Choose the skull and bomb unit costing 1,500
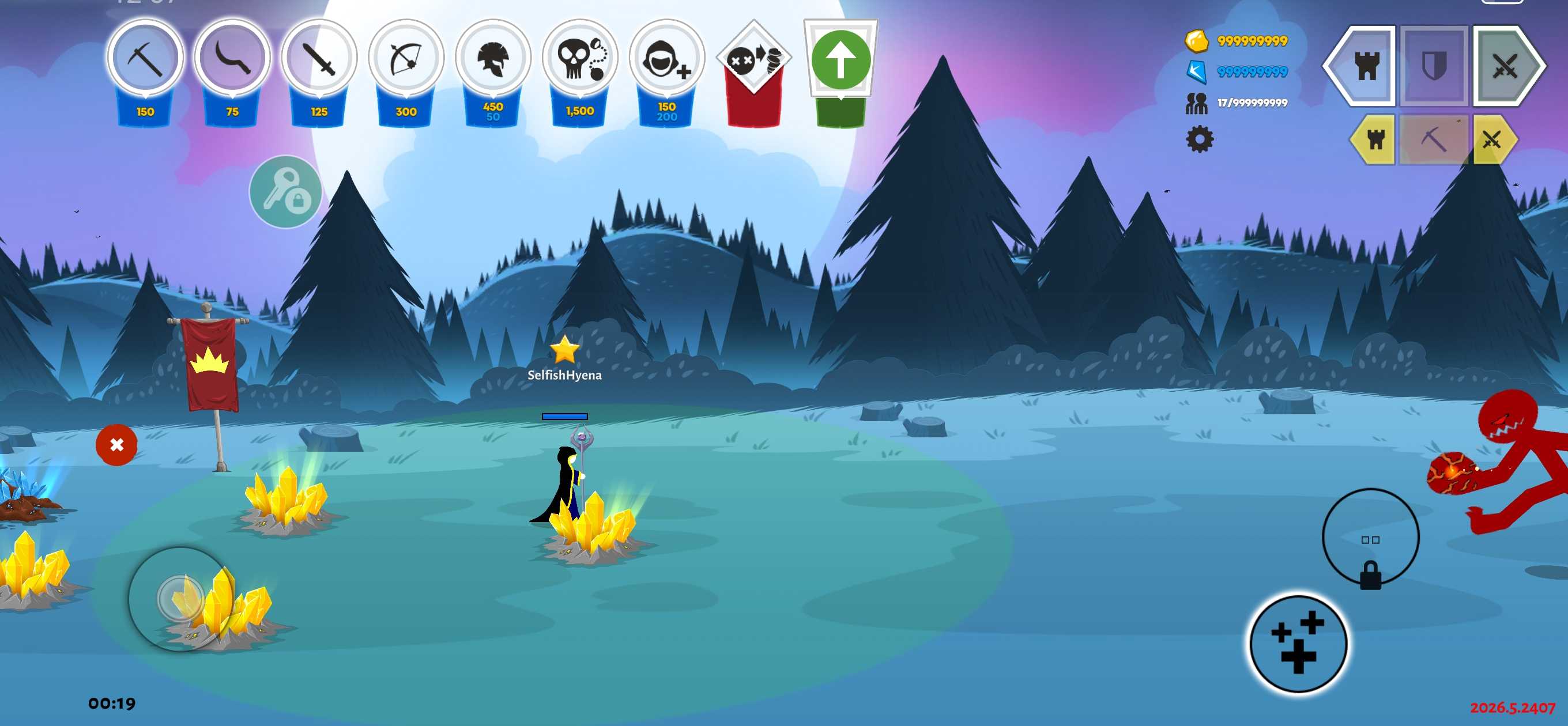 (579, 59)
